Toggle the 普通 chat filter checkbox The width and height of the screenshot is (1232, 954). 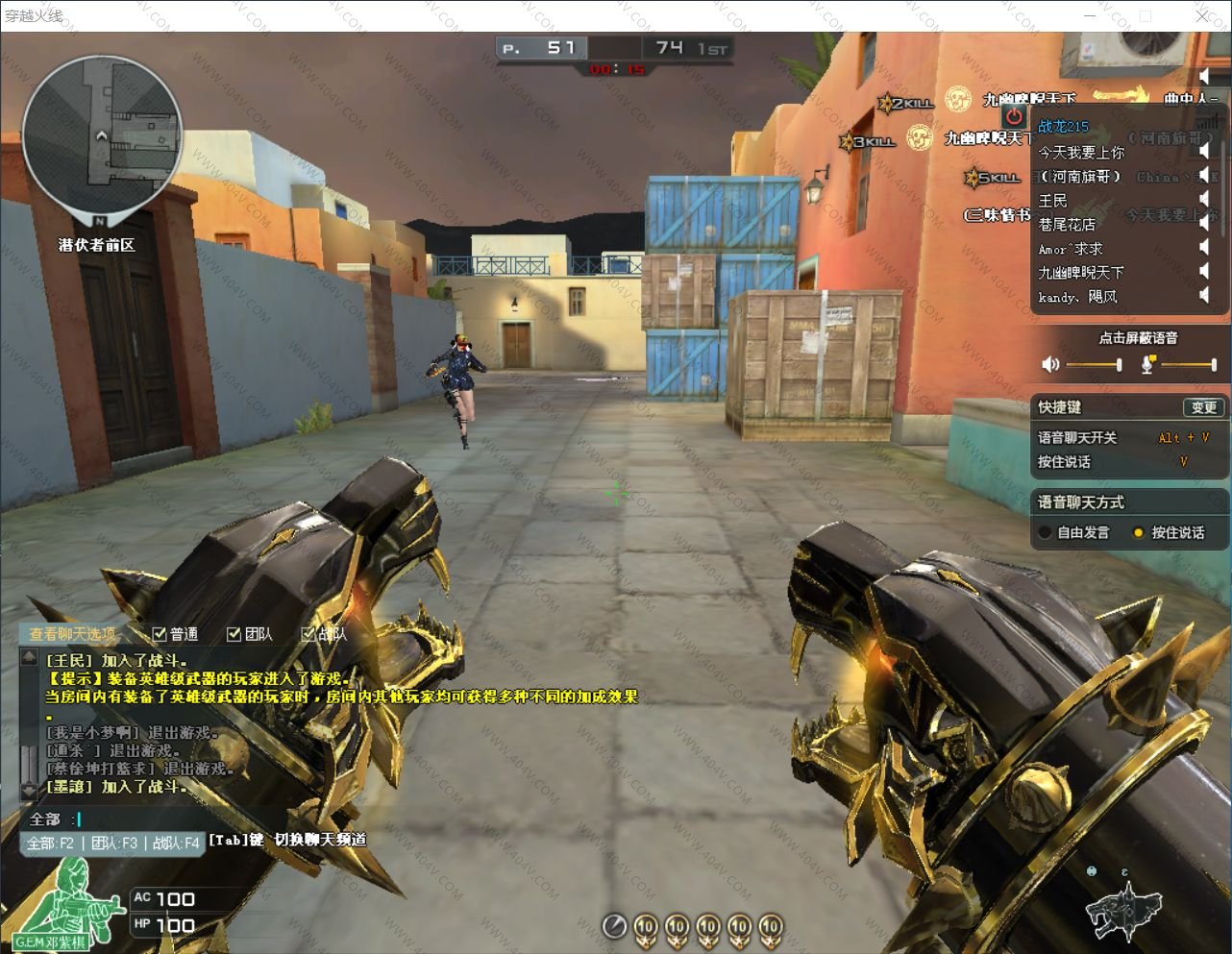click(x=160, y=634)
